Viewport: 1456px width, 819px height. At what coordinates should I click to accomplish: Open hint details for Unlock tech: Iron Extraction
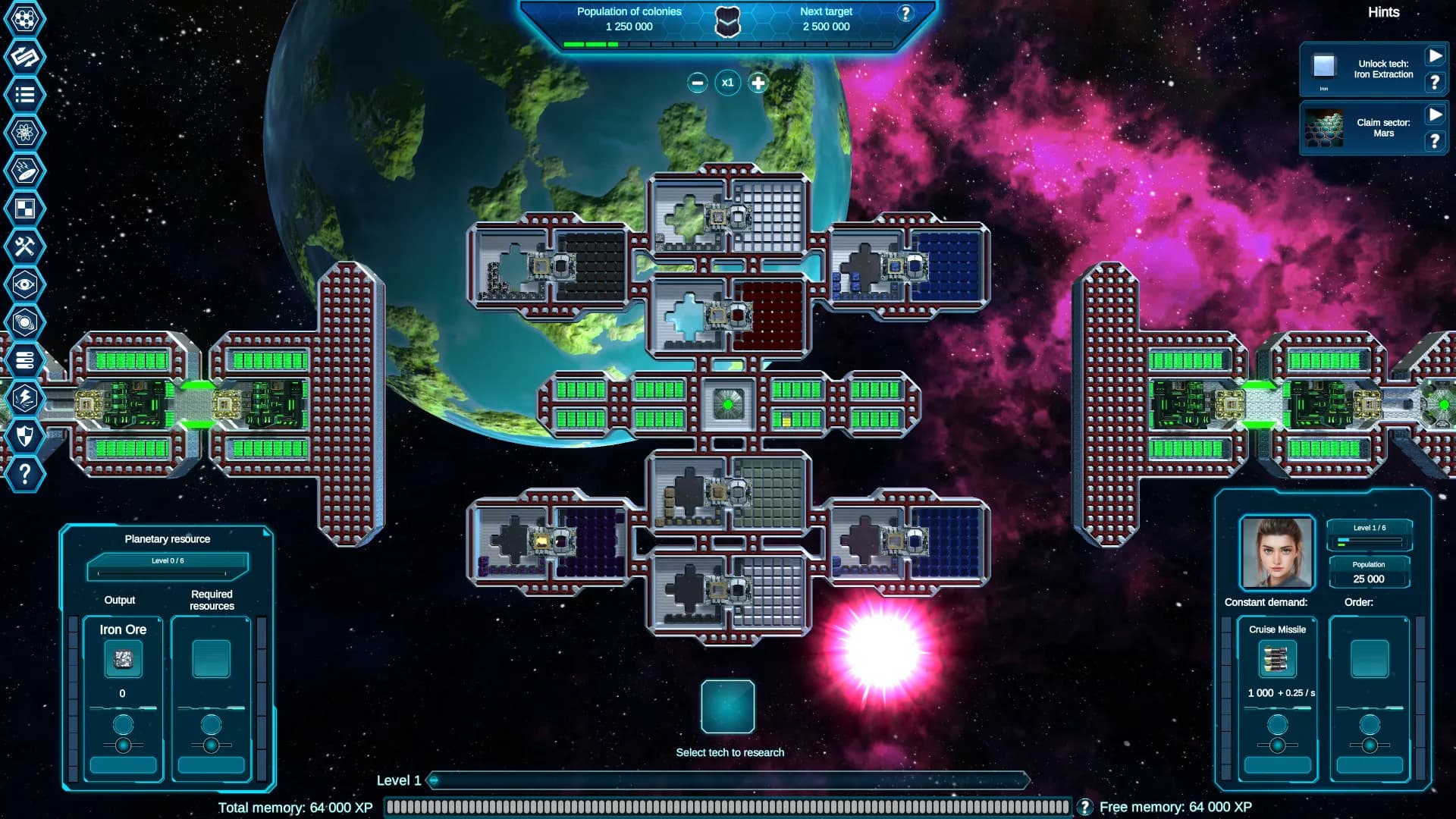(1434, 83)
